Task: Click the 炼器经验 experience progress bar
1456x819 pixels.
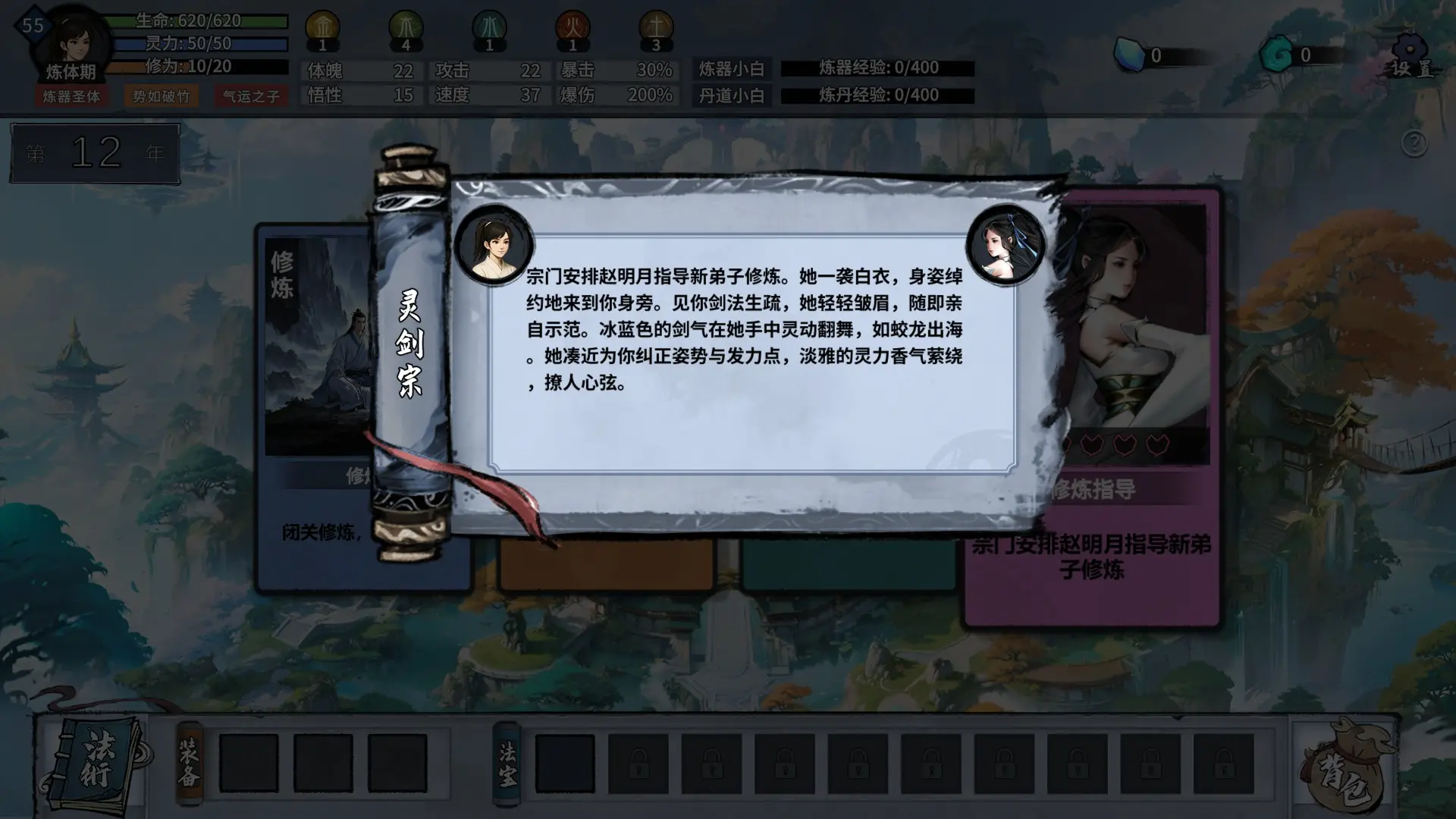Action: (x=880, y=67)
